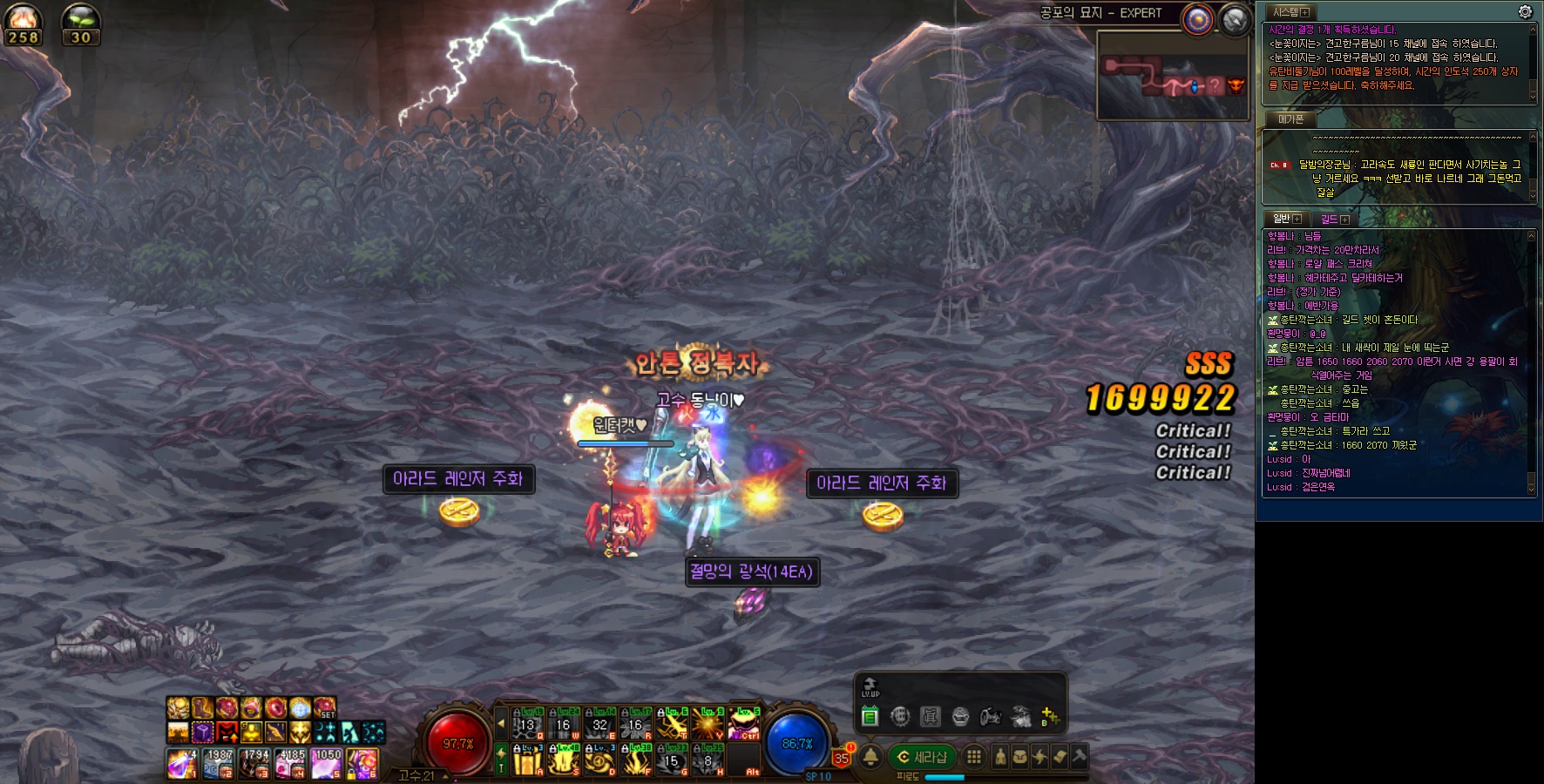The image size is (1544, 784).
Task: Open the chat settings gear
Action: [1525, 11]
